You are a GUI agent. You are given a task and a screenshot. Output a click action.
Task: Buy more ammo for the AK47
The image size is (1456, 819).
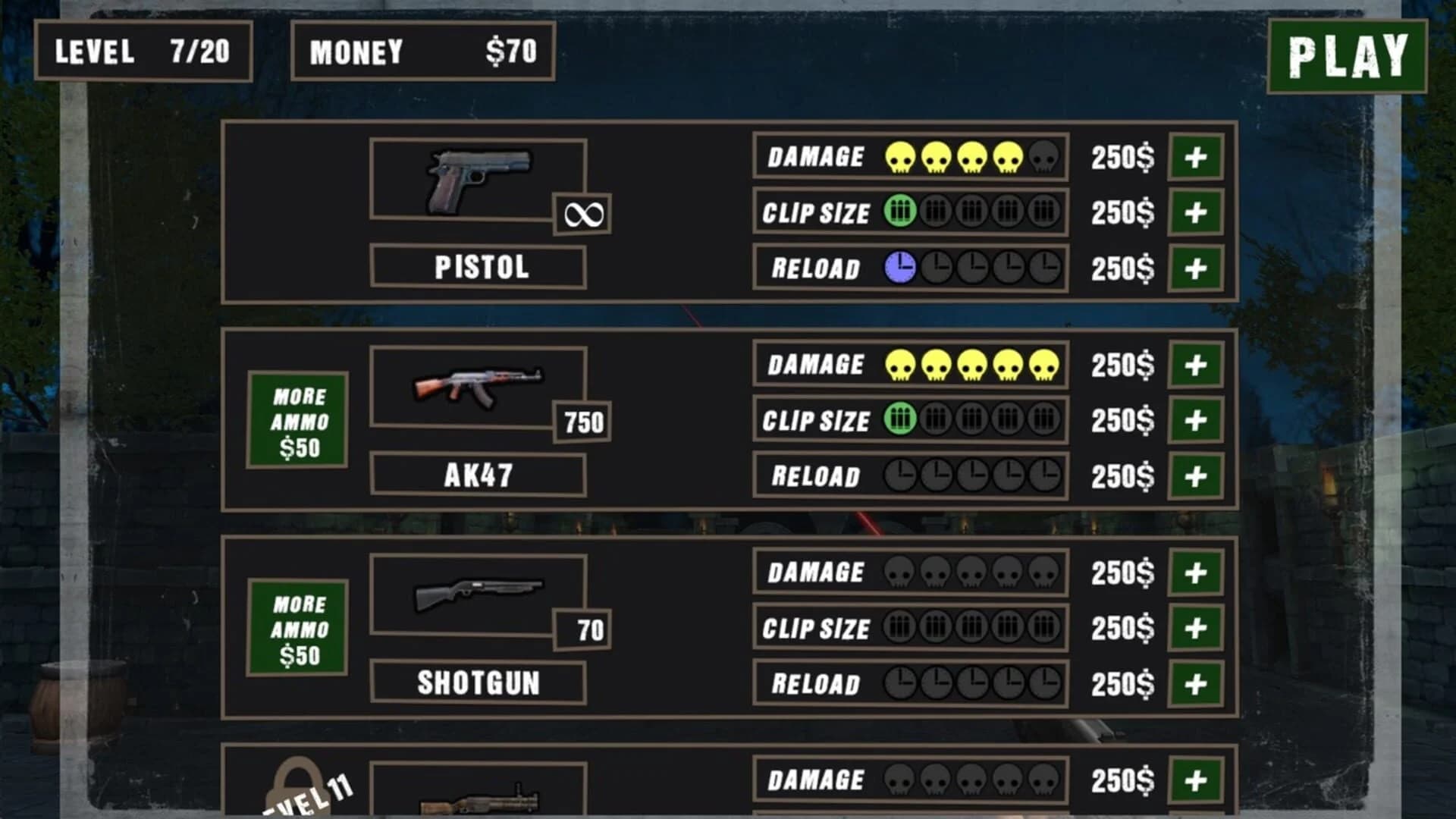tap(297, 419)
